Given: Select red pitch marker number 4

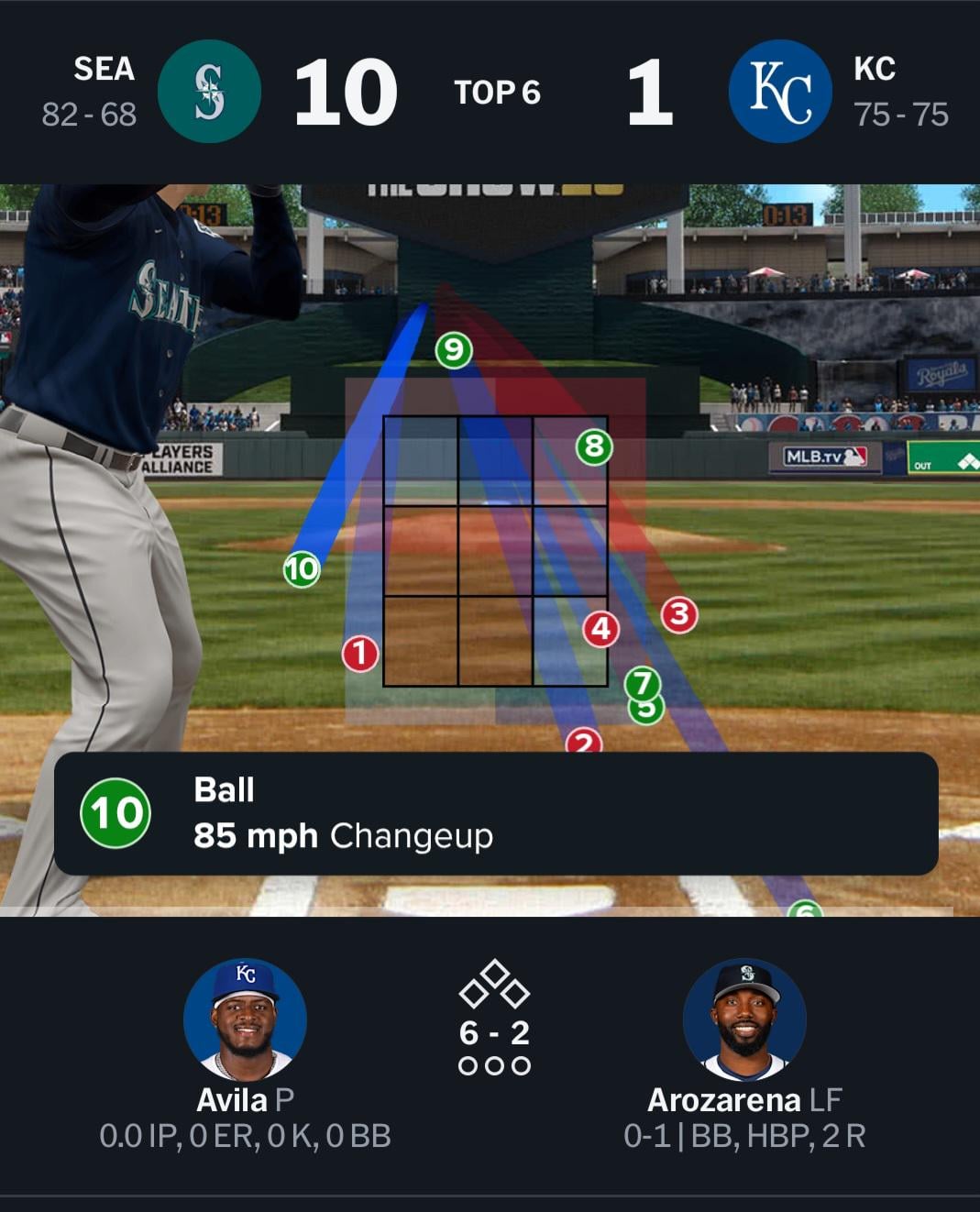Looking at the screenshot, I should [x=601, y=629].
